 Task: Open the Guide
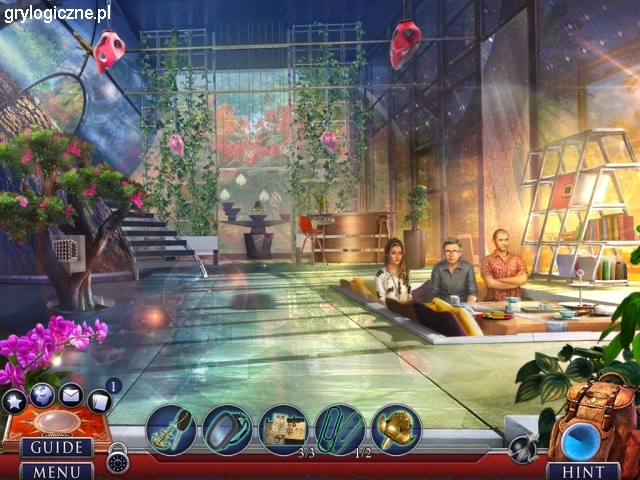pos(56,447)
